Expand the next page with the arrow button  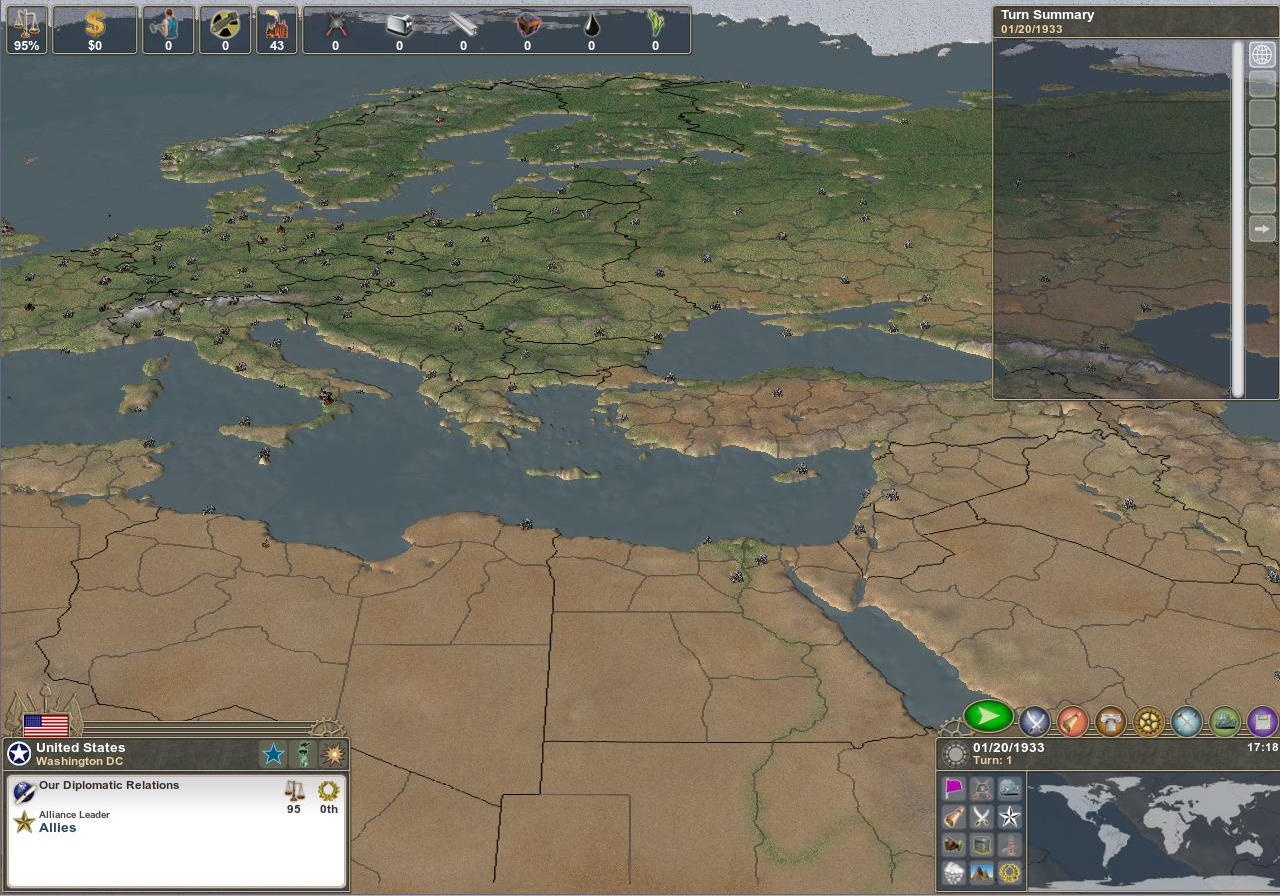pyautogui.click(x=1261, y=228)
